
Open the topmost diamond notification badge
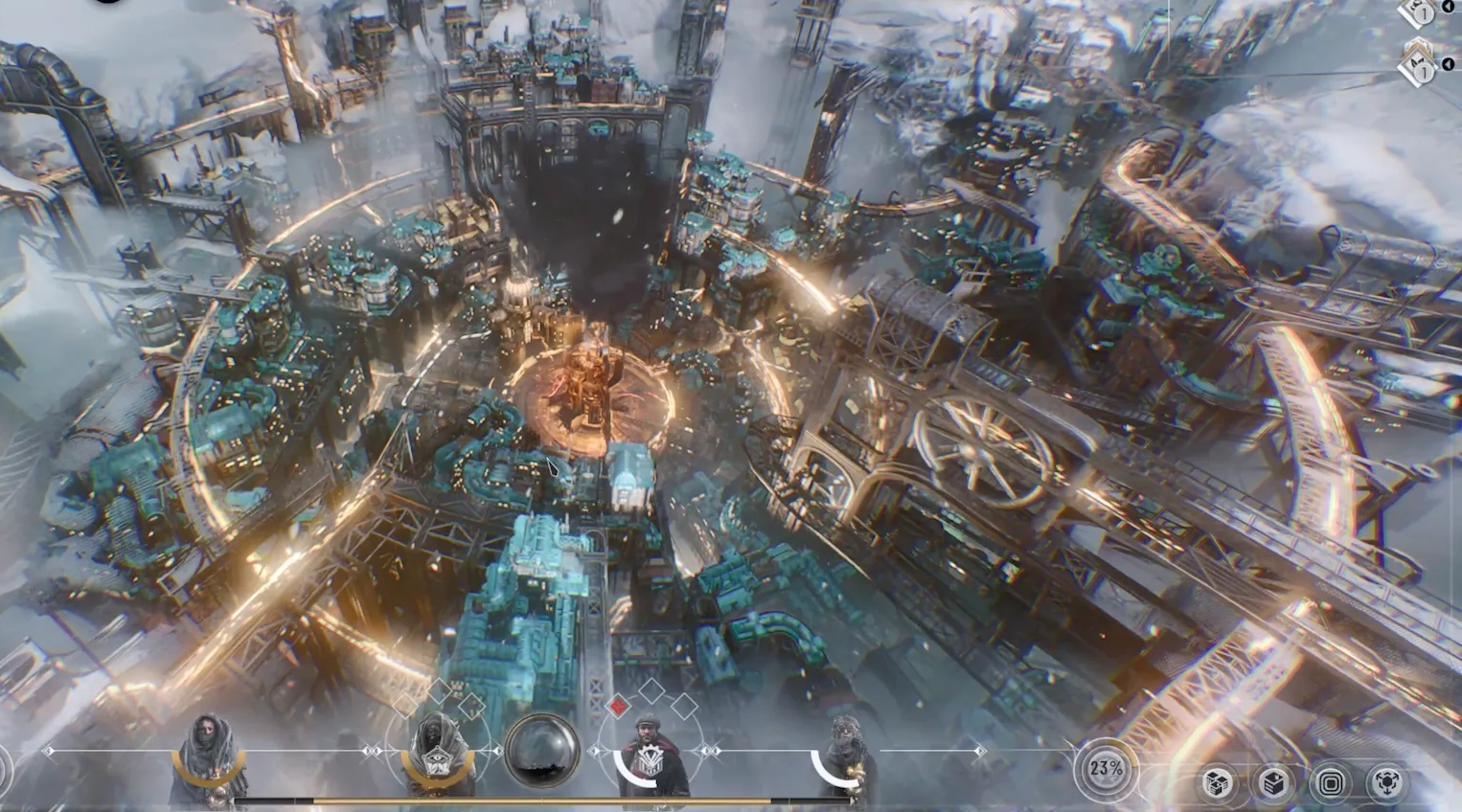1419,12
